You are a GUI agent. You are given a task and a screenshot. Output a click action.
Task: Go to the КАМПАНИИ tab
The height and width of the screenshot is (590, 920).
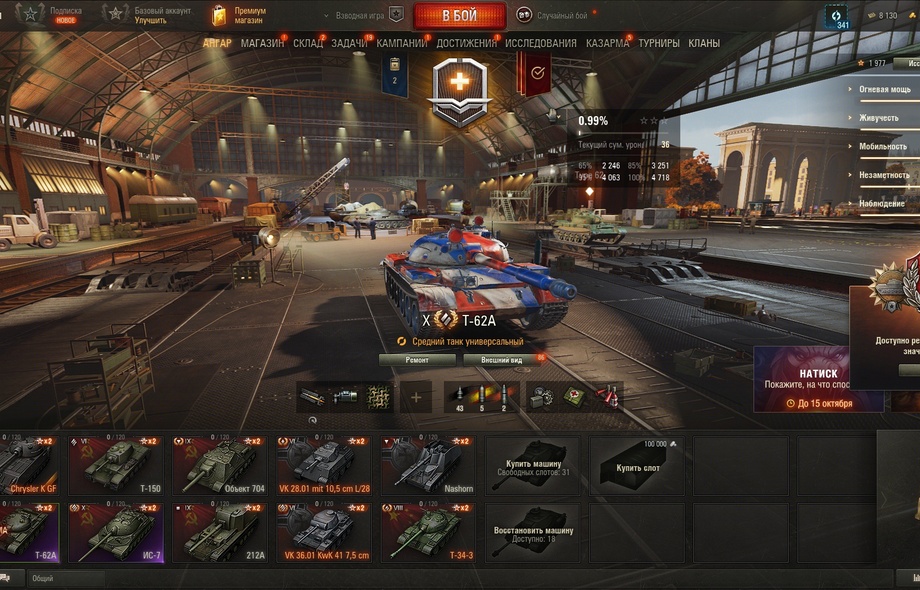[402, 43]
